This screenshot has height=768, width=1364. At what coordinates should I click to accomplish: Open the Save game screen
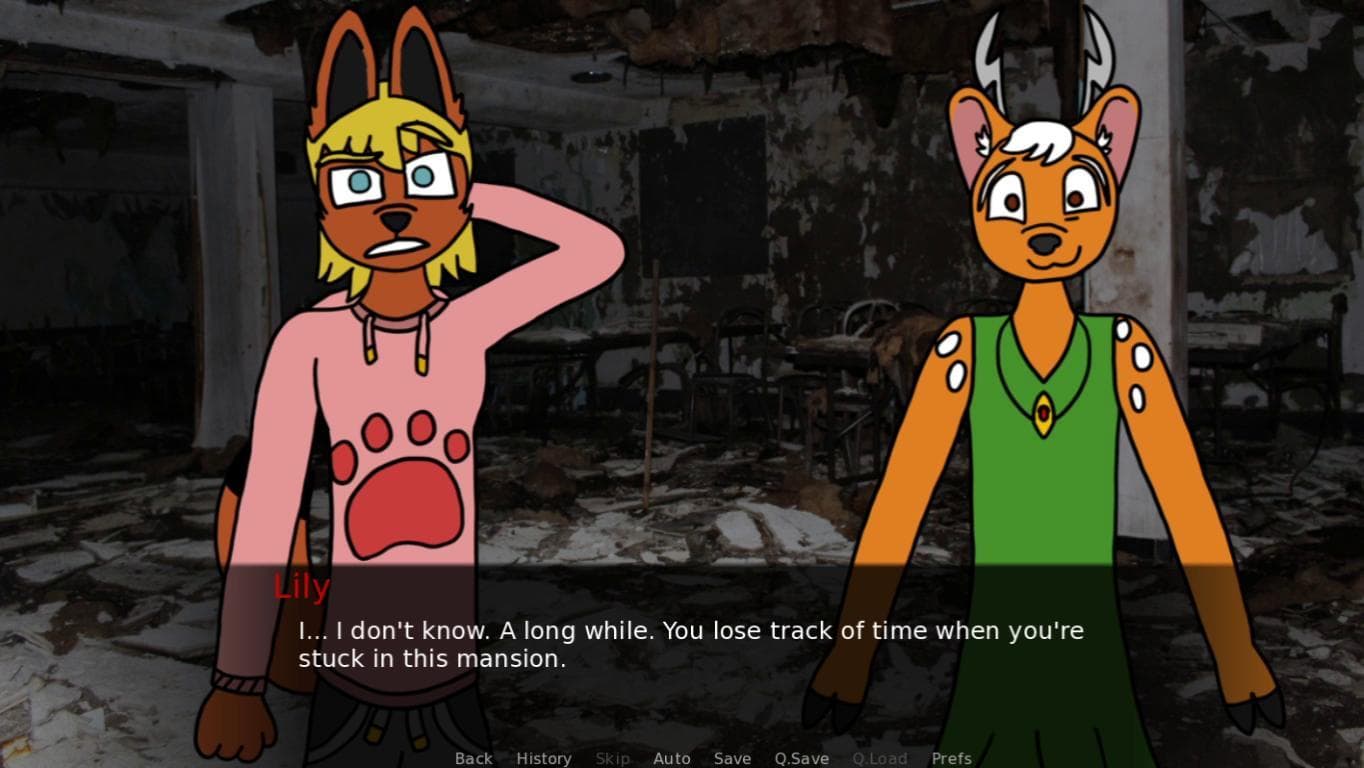732,758
